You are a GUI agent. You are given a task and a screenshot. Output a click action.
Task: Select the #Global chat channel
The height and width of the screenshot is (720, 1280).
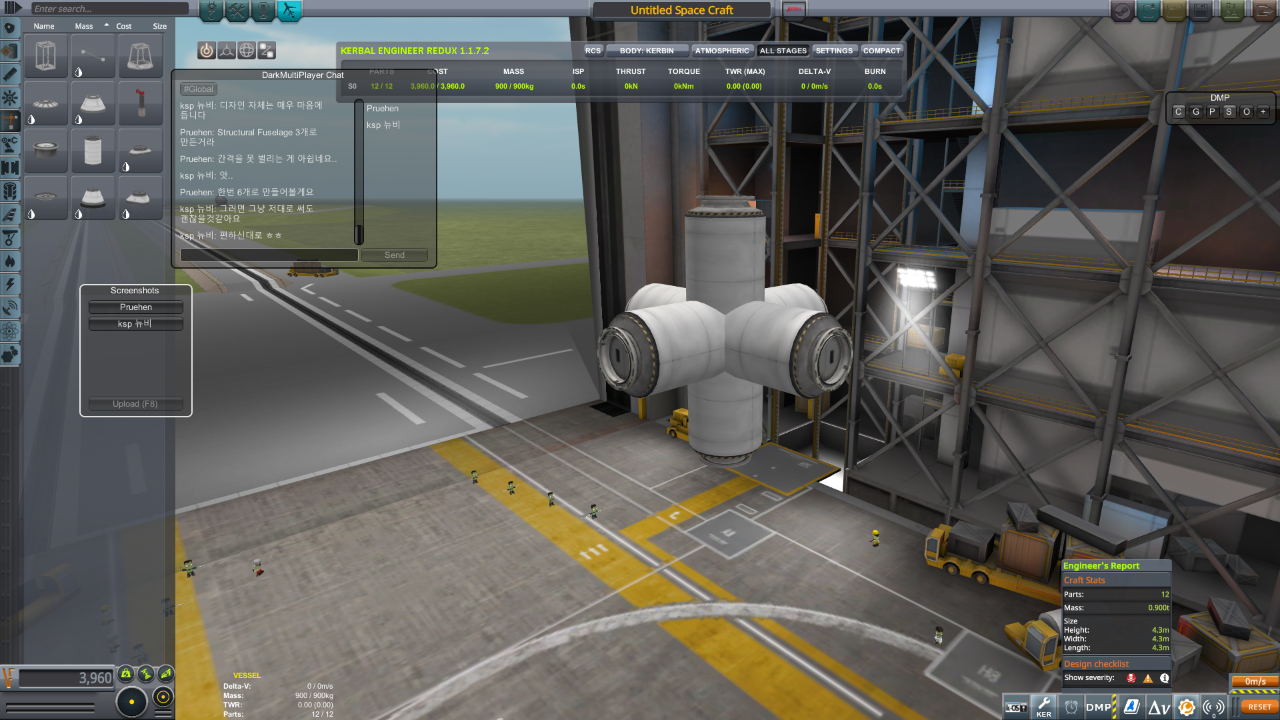[x=198, y=89]
